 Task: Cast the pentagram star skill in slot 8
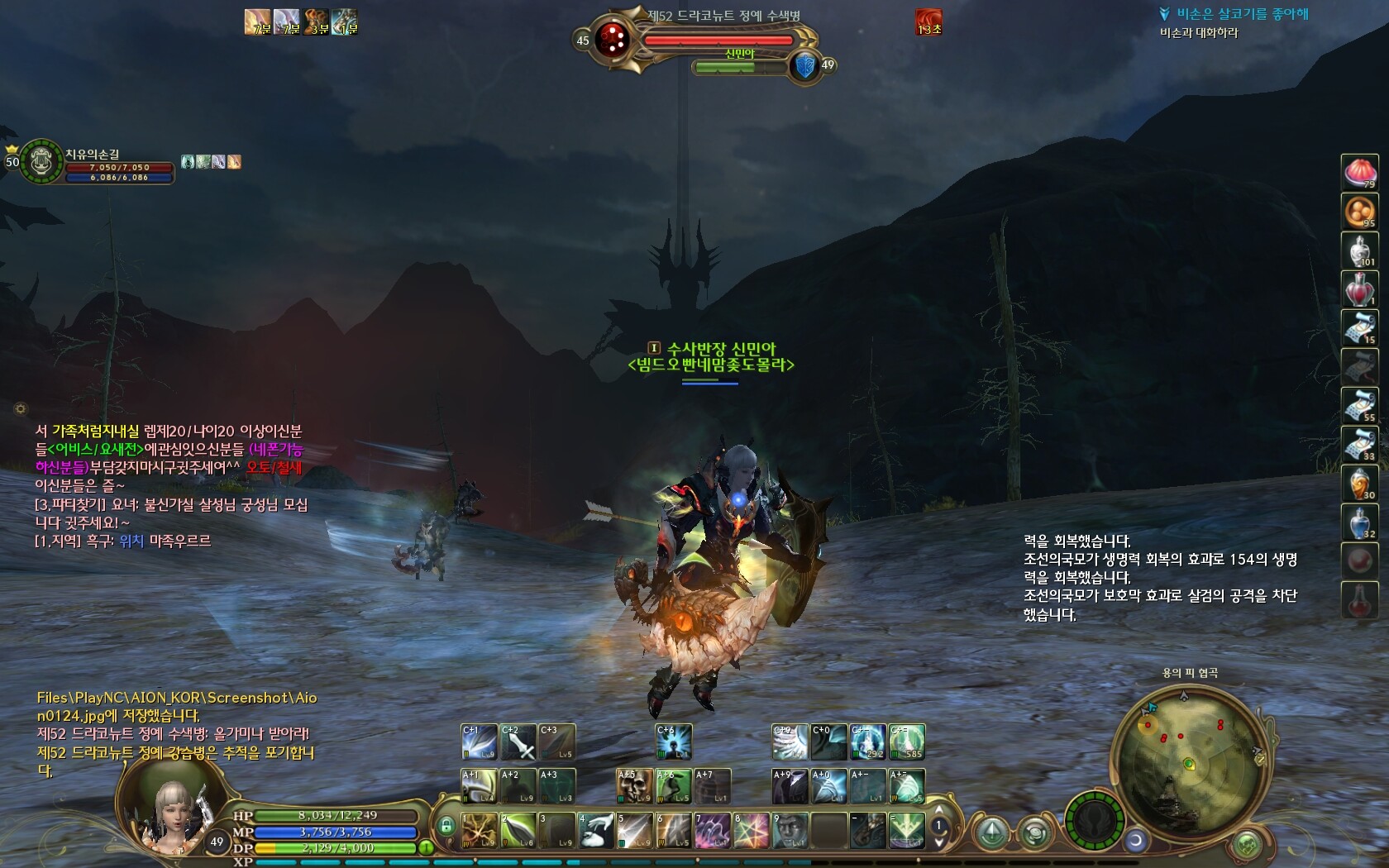pos(752,830)
